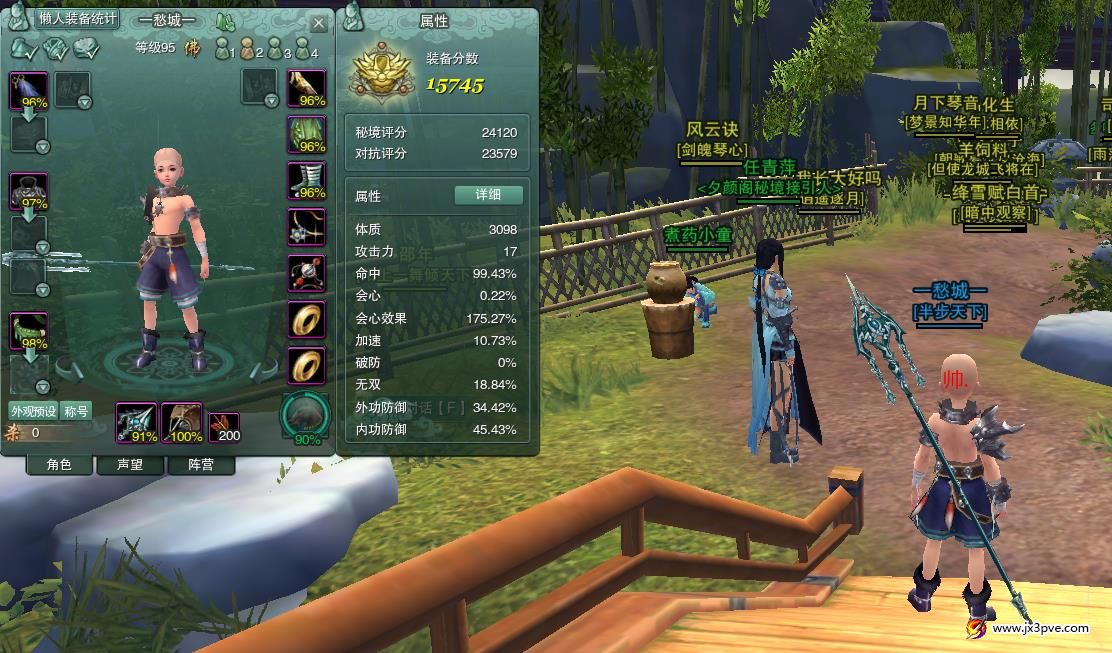Click the necklace equipment slot
This screenshot has width=1112, height=653.
[x=307, y=227]
